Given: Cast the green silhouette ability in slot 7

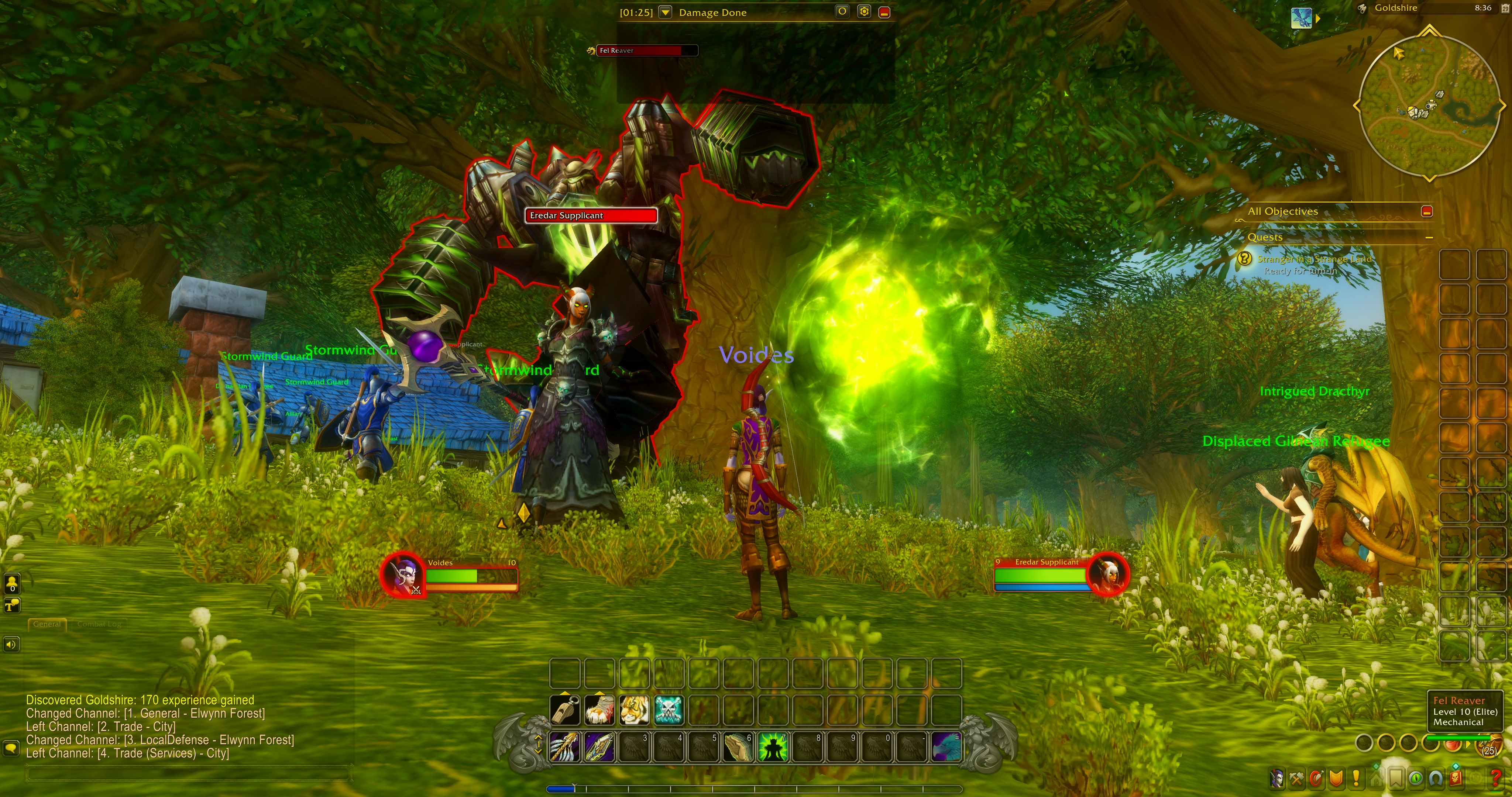Looking at the screenshot, I should 773,747.
